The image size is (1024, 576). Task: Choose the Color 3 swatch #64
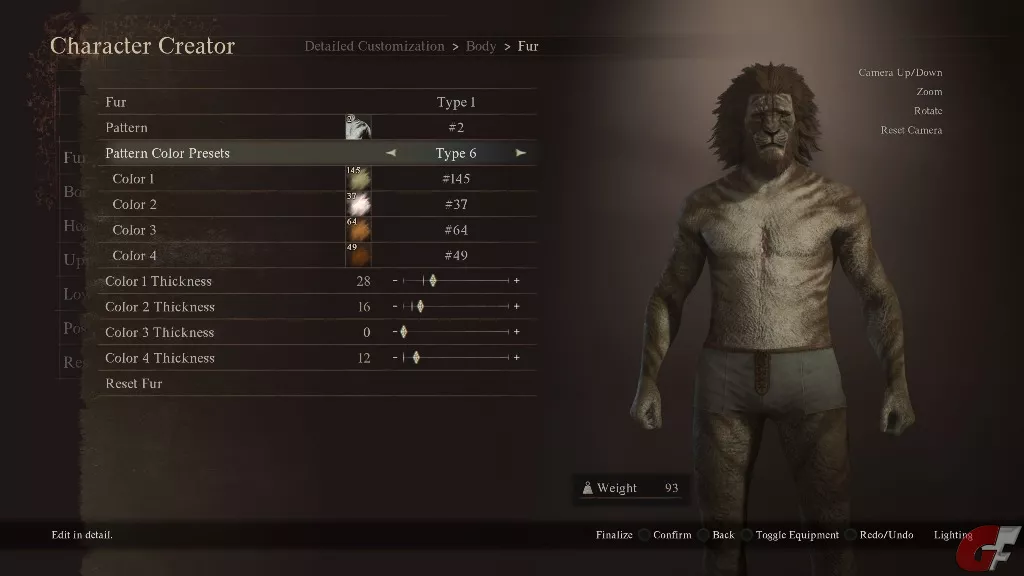coord(358,230)
